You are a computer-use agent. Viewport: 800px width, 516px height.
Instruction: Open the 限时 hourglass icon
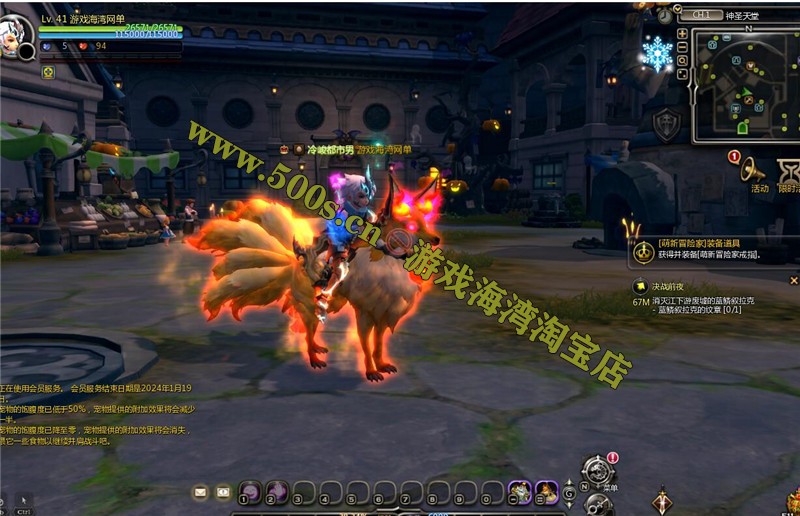(790, 170)
